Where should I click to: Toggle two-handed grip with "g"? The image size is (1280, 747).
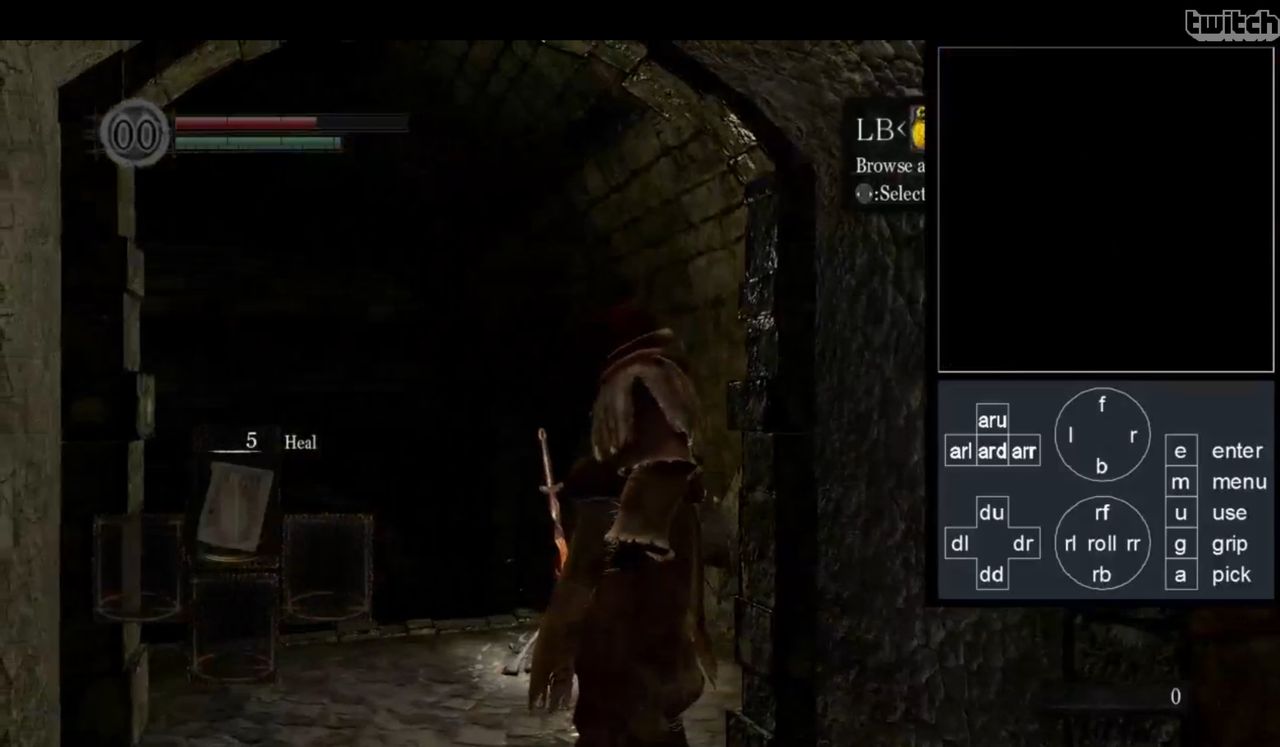click(1181, 544)
